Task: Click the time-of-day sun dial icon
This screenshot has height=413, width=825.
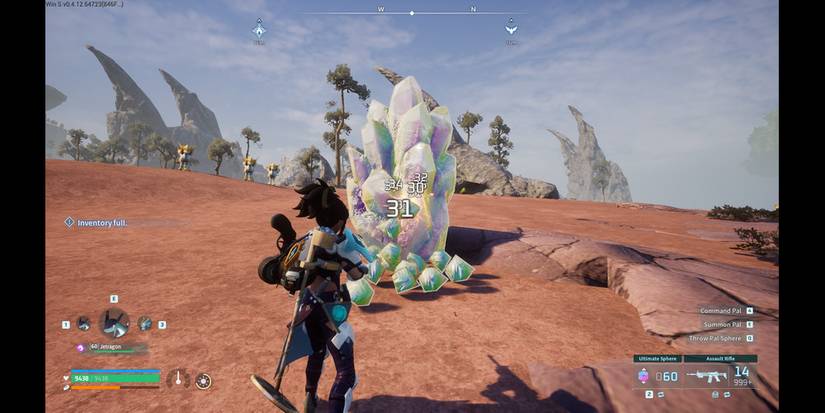Action: point(203,380)
